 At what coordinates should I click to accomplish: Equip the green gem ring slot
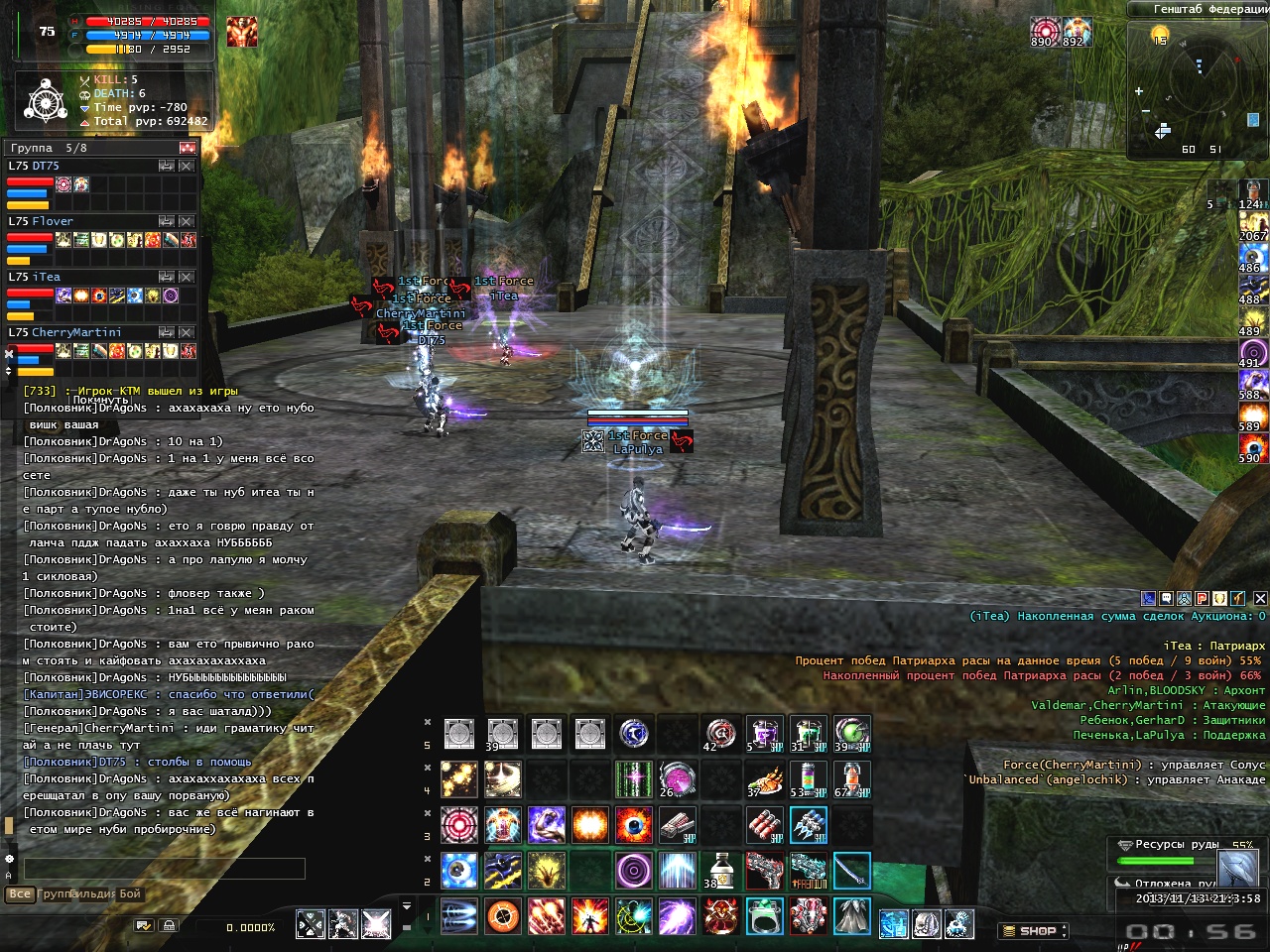(765, 916)
